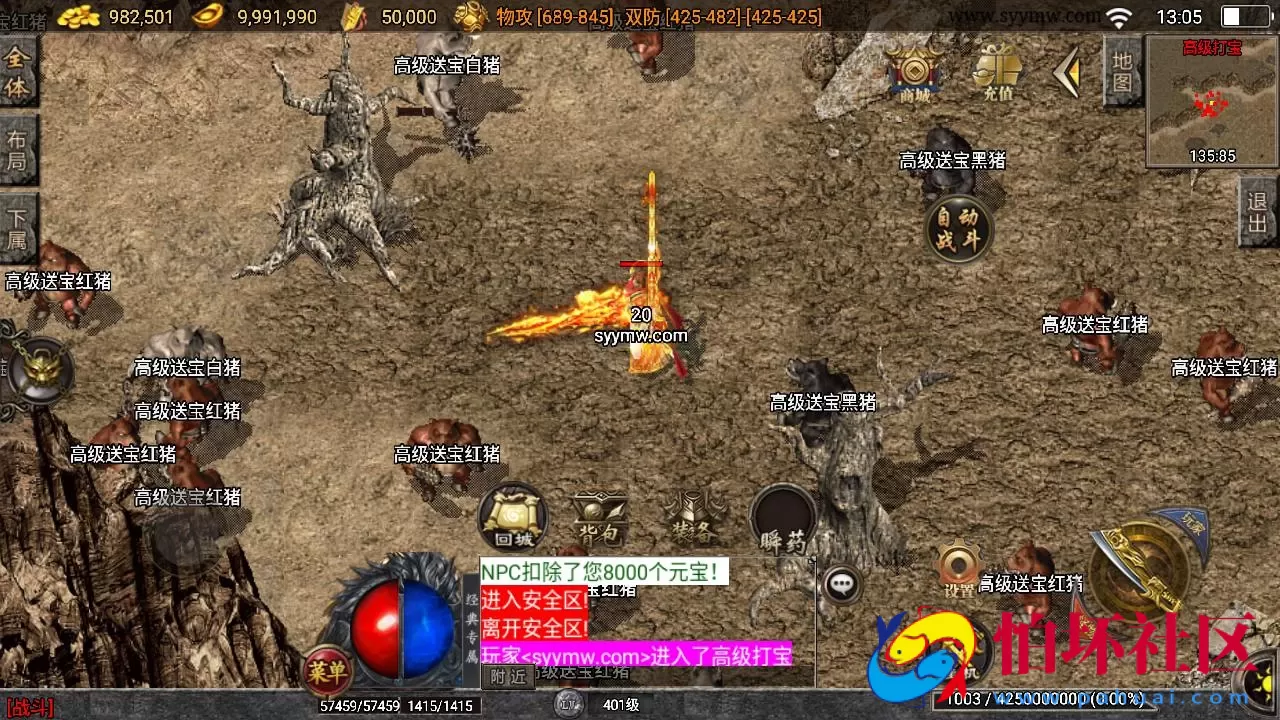Click the 高级打宝 minimap thumbnail
Viewport: 1280px width, 720px height.
(x=1210, y=100)
